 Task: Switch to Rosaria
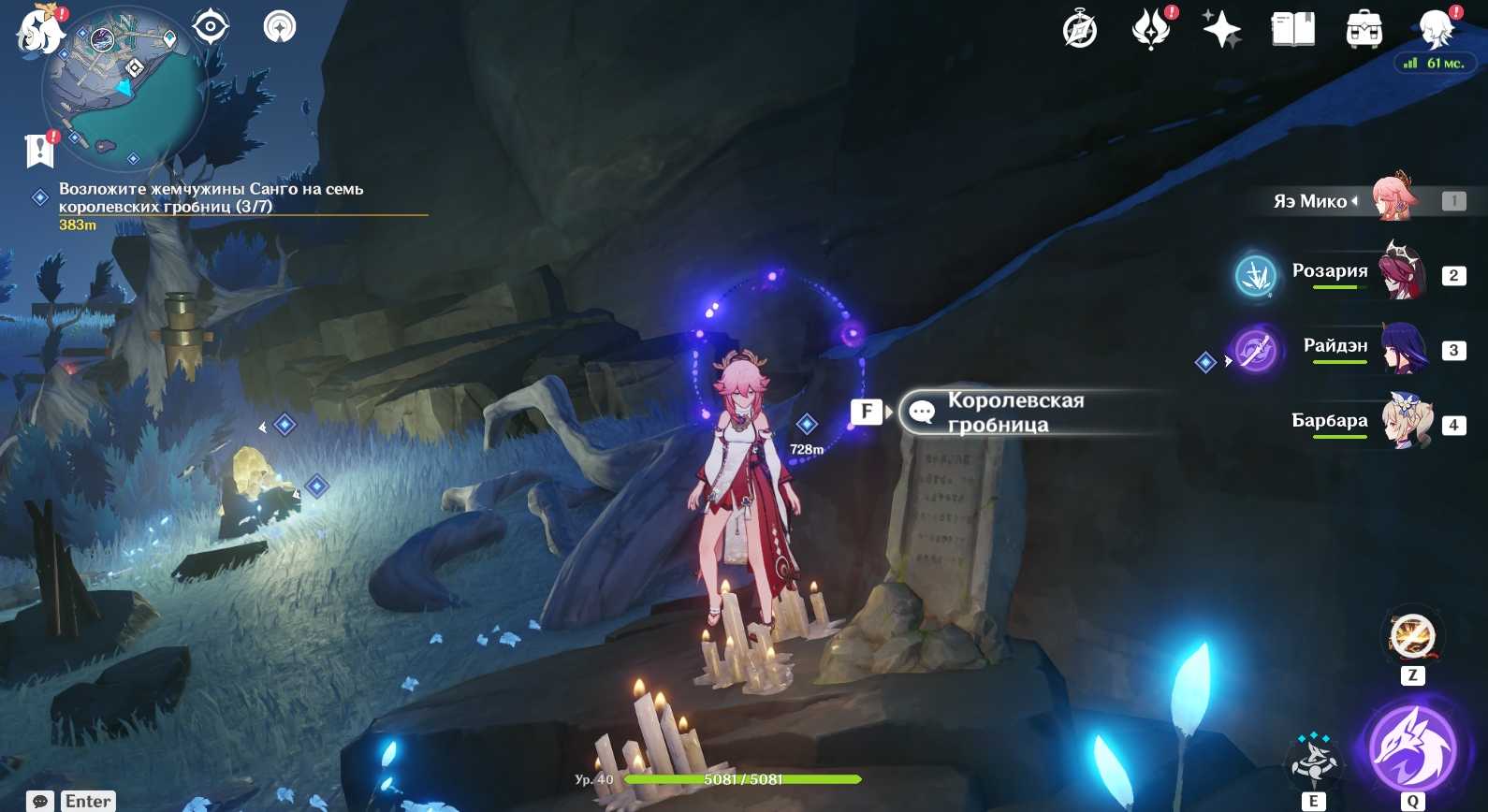[x=1401, y=273]
